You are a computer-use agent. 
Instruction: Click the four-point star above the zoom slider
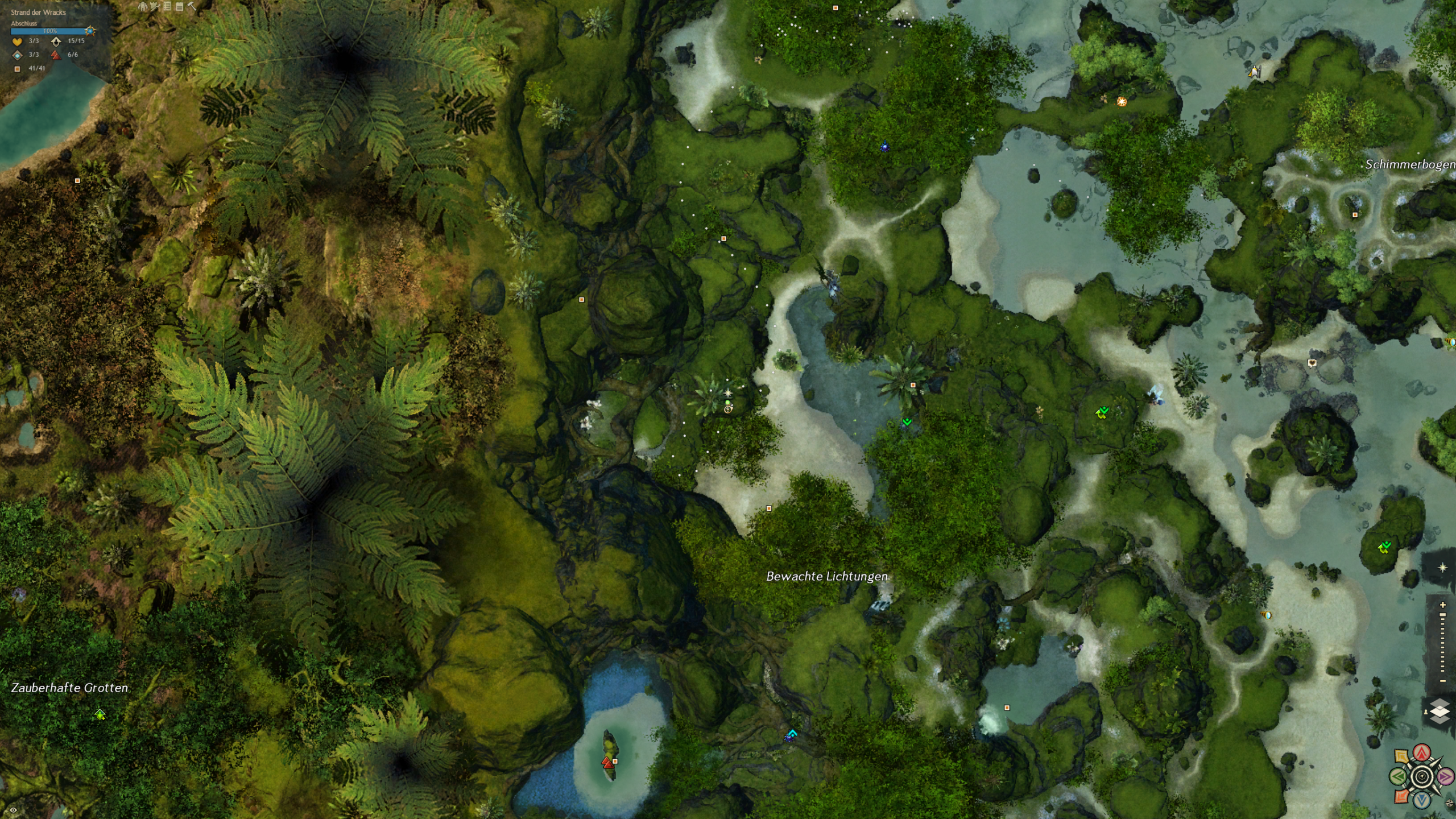(1442, 568)
